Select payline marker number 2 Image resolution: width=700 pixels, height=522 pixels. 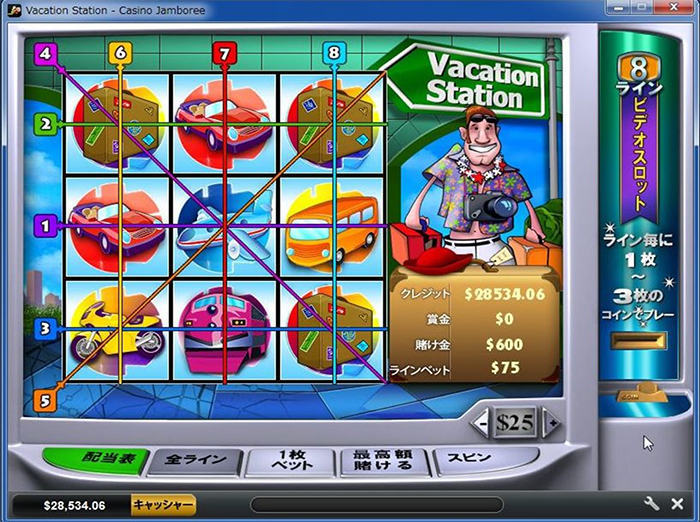45,124
